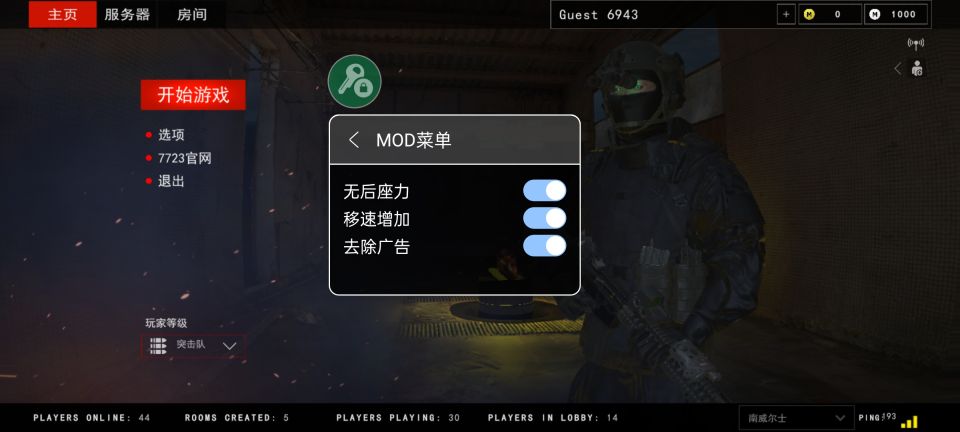Toggle the 去除广告 switch
Image resolution: width=960 pixels, height=432 pixels.
[544, 245]
